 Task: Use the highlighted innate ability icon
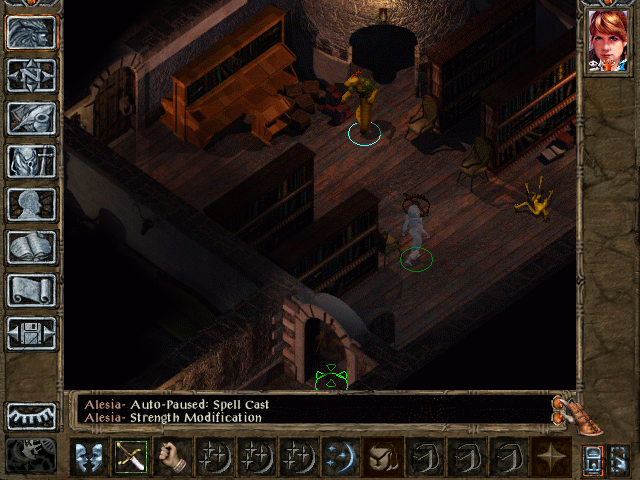[x=383, y=457]
